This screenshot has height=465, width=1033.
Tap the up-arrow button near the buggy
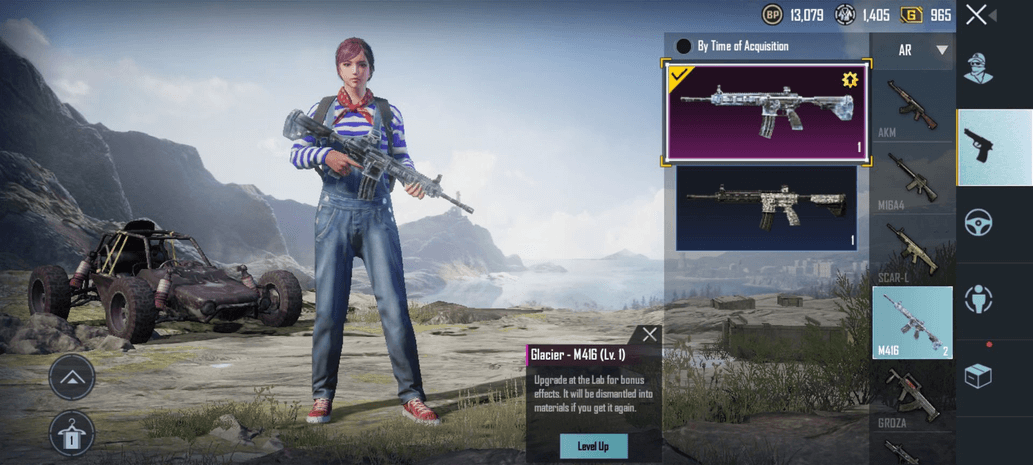[72, 378]
